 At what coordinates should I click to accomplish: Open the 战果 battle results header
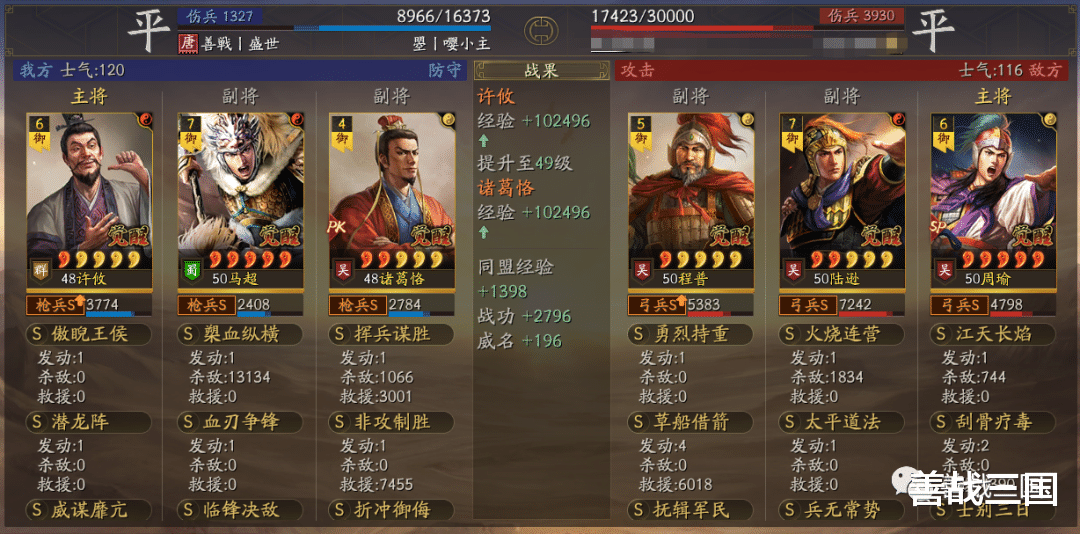541,71
